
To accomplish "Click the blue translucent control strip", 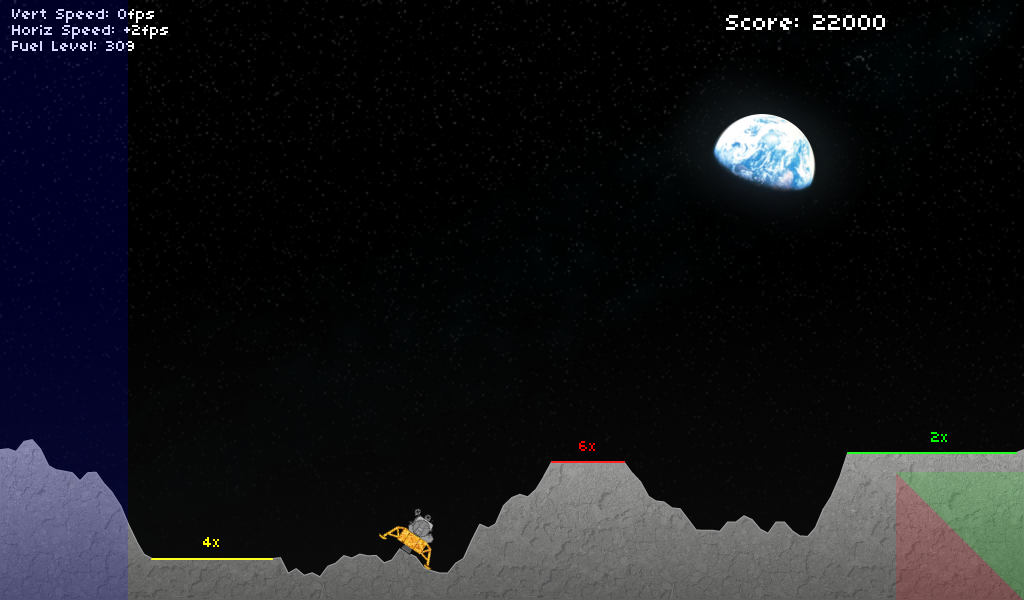I will point(63,300).
